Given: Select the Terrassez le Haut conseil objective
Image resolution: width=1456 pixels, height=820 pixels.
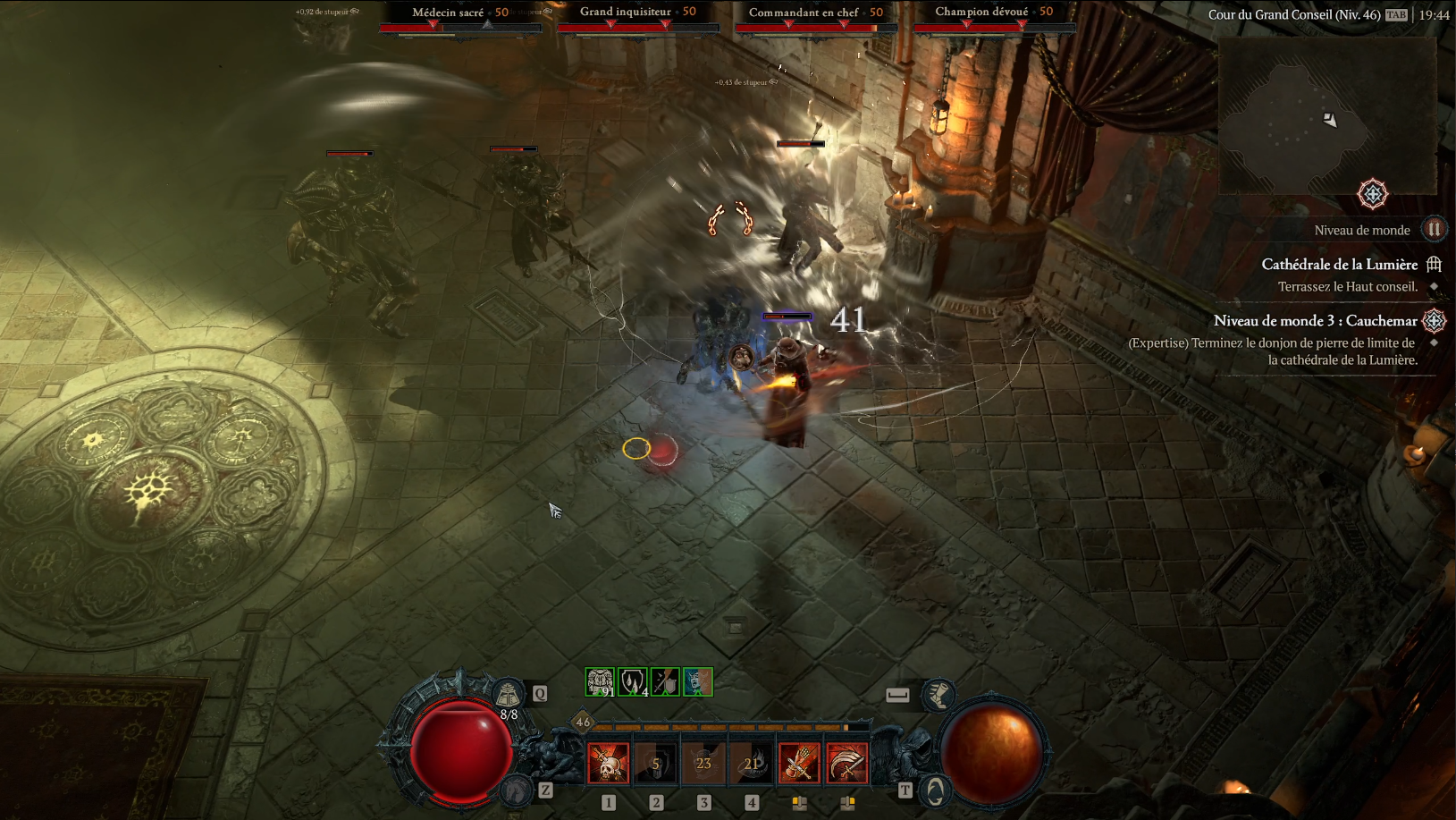Looking at the screenshot, I should point(1347,287).
